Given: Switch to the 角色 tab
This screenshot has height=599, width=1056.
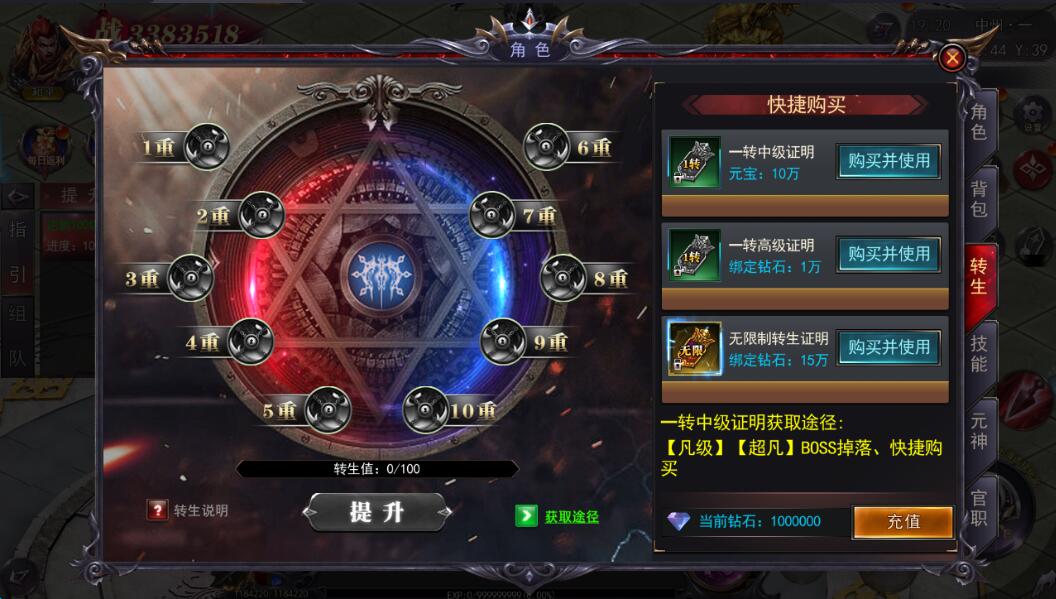Looking at the screenshot, I should (978, 120).
